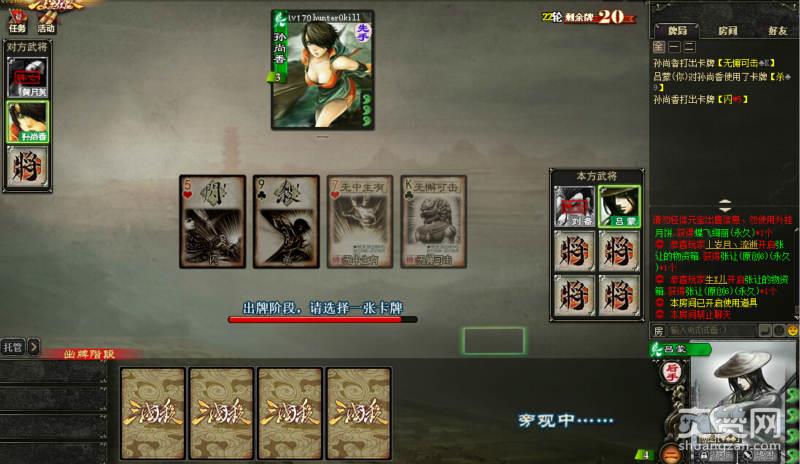Pick the 9 of clubs 杀 card

tap(285, 221)
